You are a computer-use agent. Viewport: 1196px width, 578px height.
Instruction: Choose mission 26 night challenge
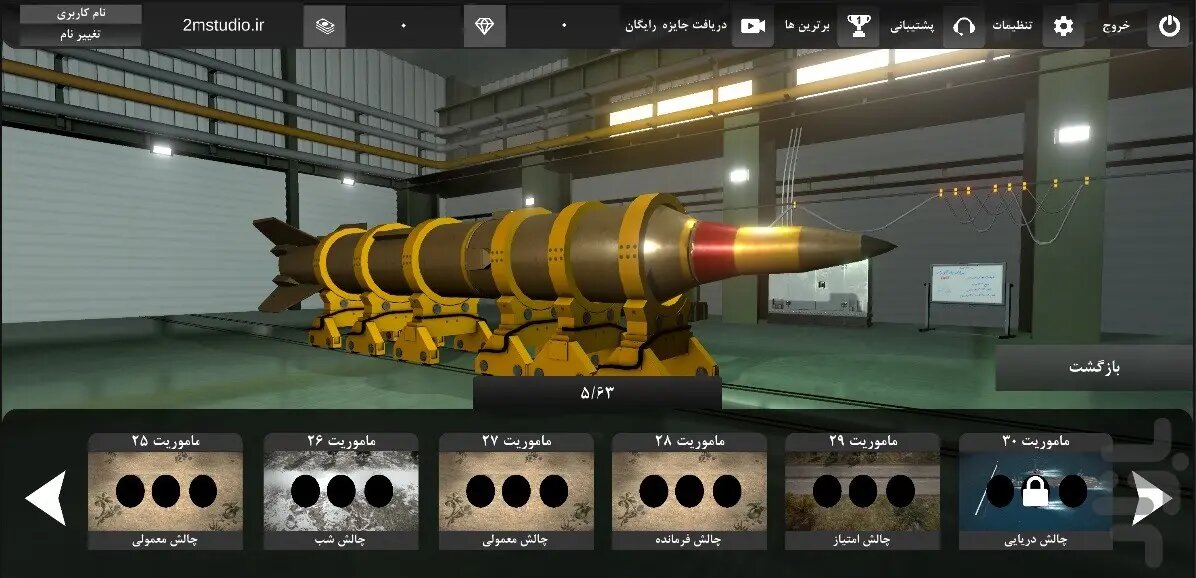tap(341, 491)
